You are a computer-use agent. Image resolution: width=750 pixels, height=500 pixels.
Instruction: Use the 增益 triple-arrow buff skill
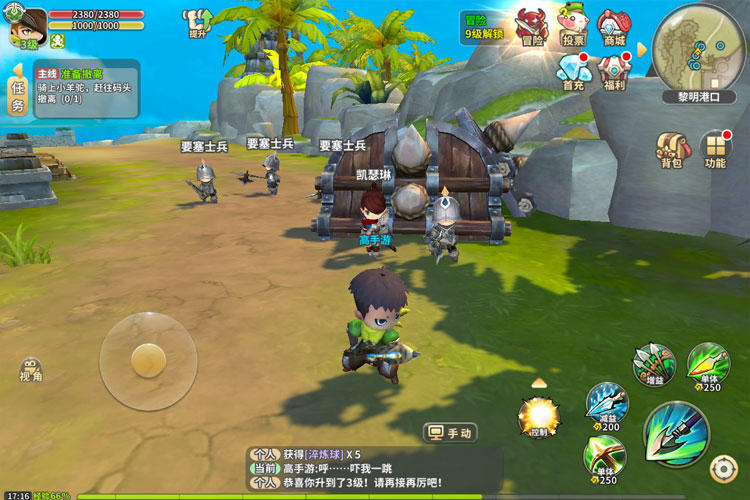pos(654,364)
